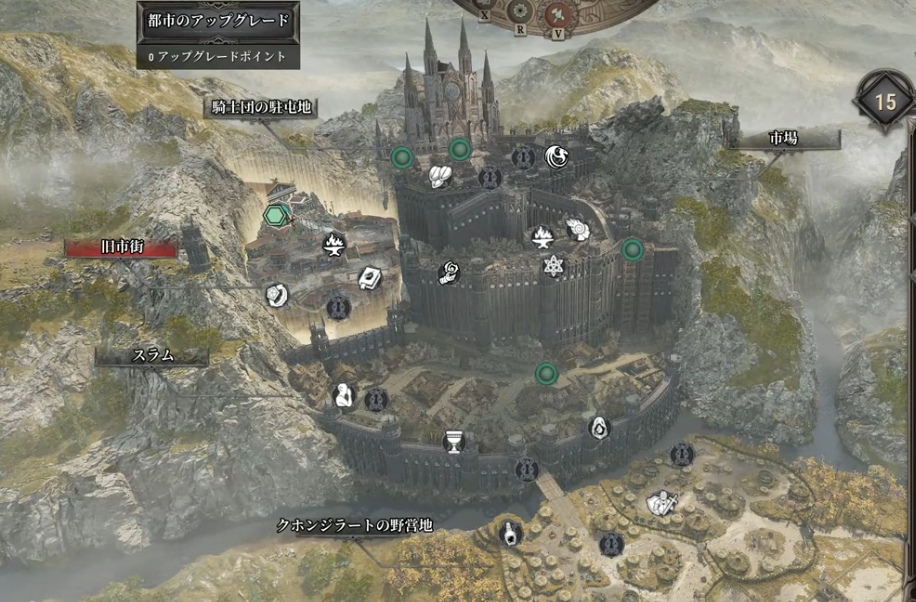Viewport: 916px width, 602px height.
Task: Select the thinking statue building icon
Action: [x=345, y=396]
